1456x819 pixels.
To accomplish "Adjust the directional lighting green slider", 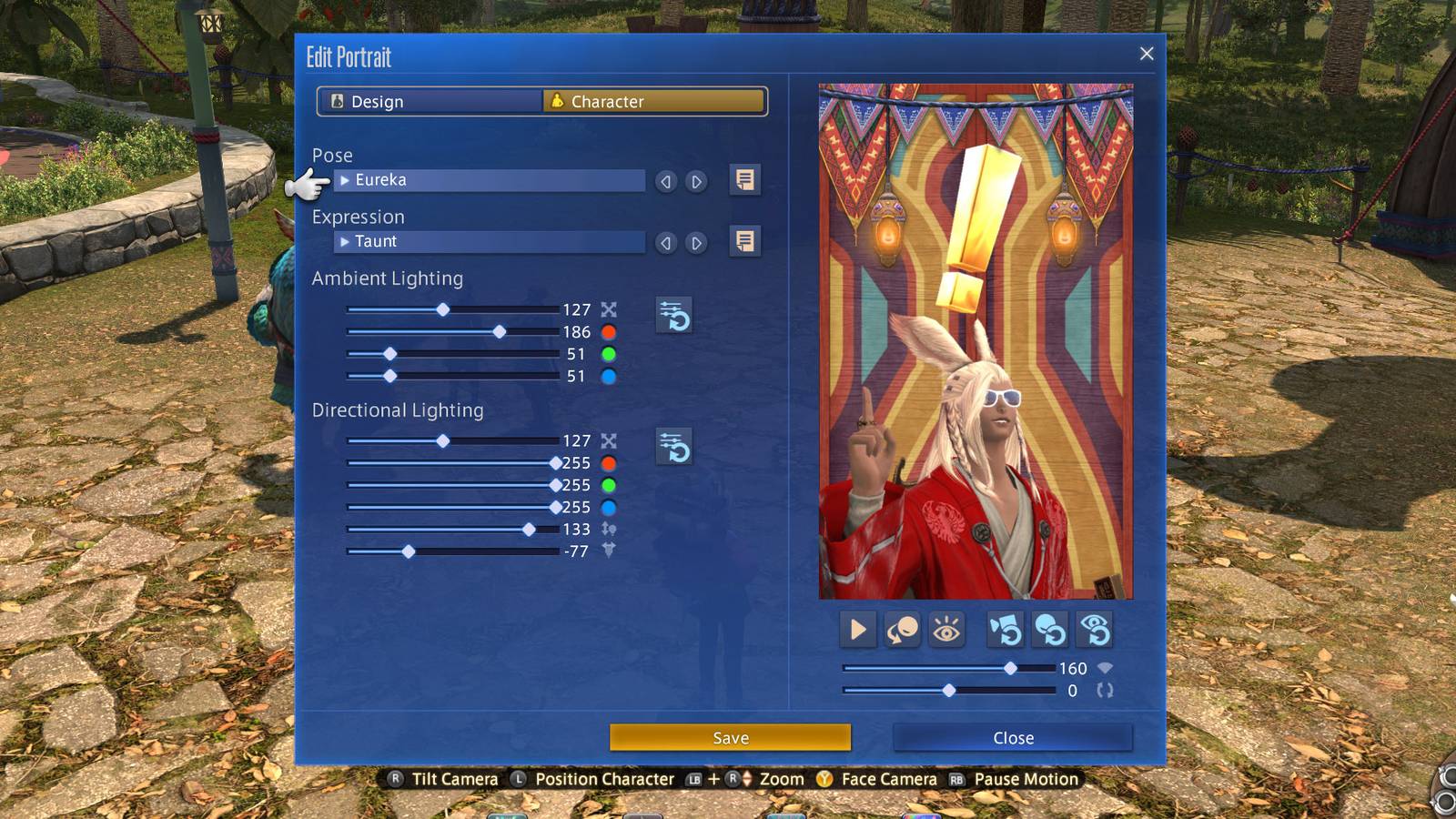I will (555, 485).
